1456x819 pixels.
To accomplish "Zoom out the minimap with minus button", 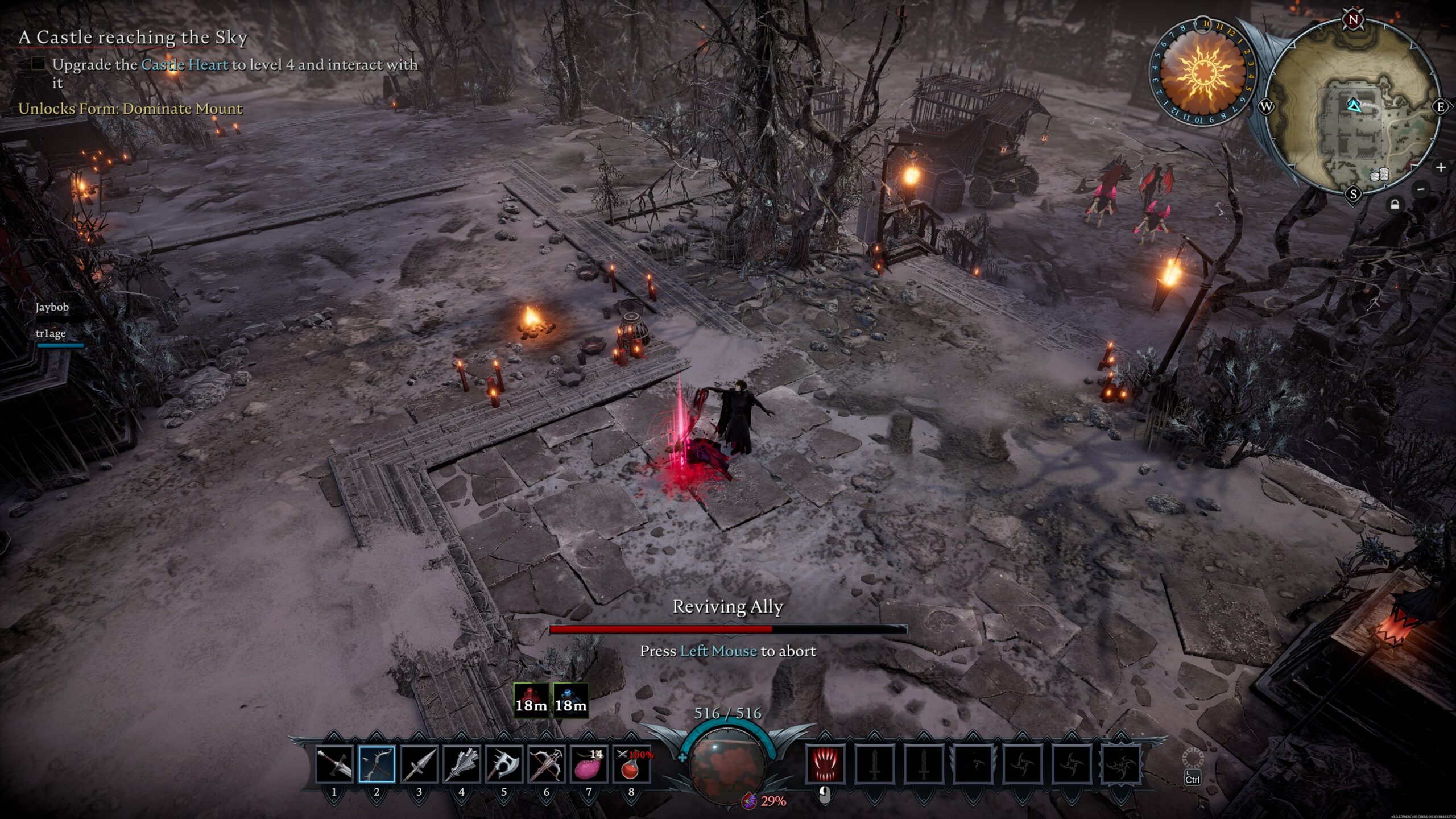I will pos(1421,189).
